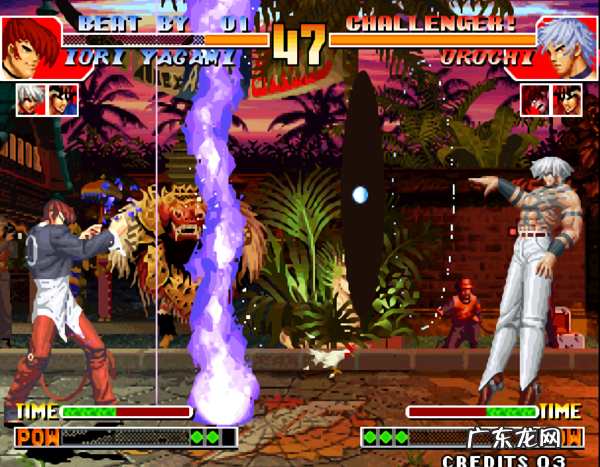Pick the small red-haired teammate portrait under Orochi
Viewport: 600px width, 467px height.
point(535,98)
